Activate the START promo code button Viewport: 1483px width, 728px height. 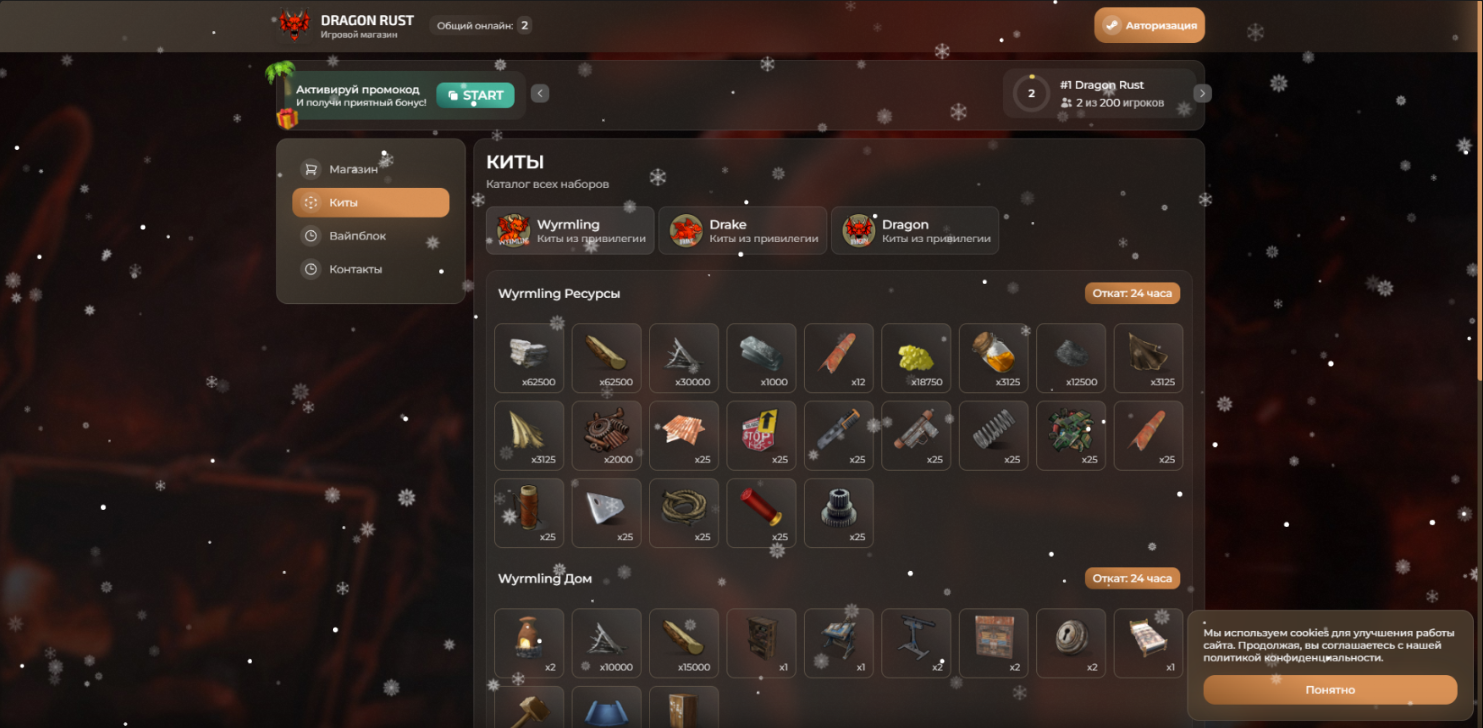point(475,96)
